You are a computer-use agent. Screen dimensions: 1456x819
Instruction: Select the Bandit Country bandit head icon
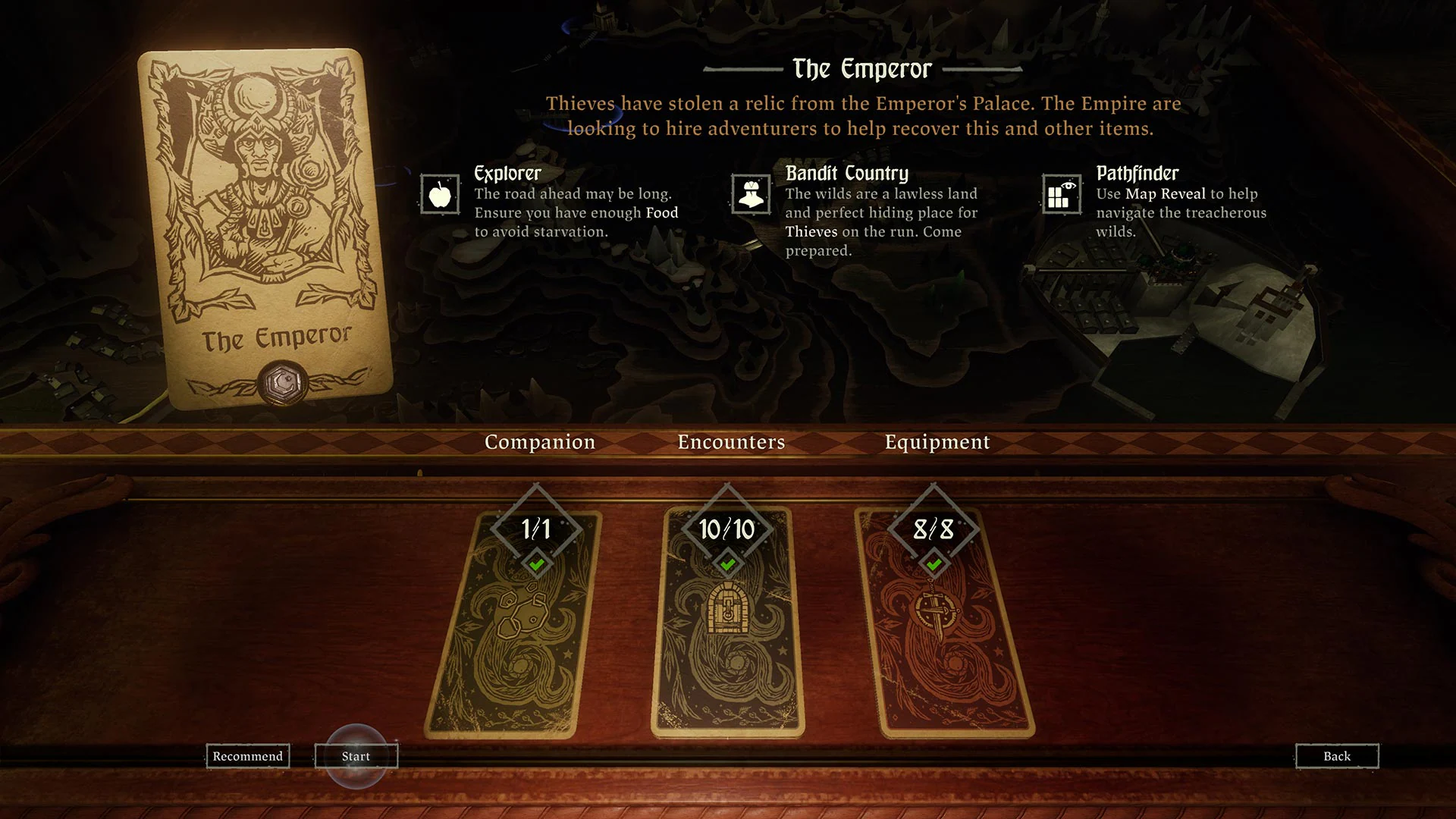pos(751,195)
